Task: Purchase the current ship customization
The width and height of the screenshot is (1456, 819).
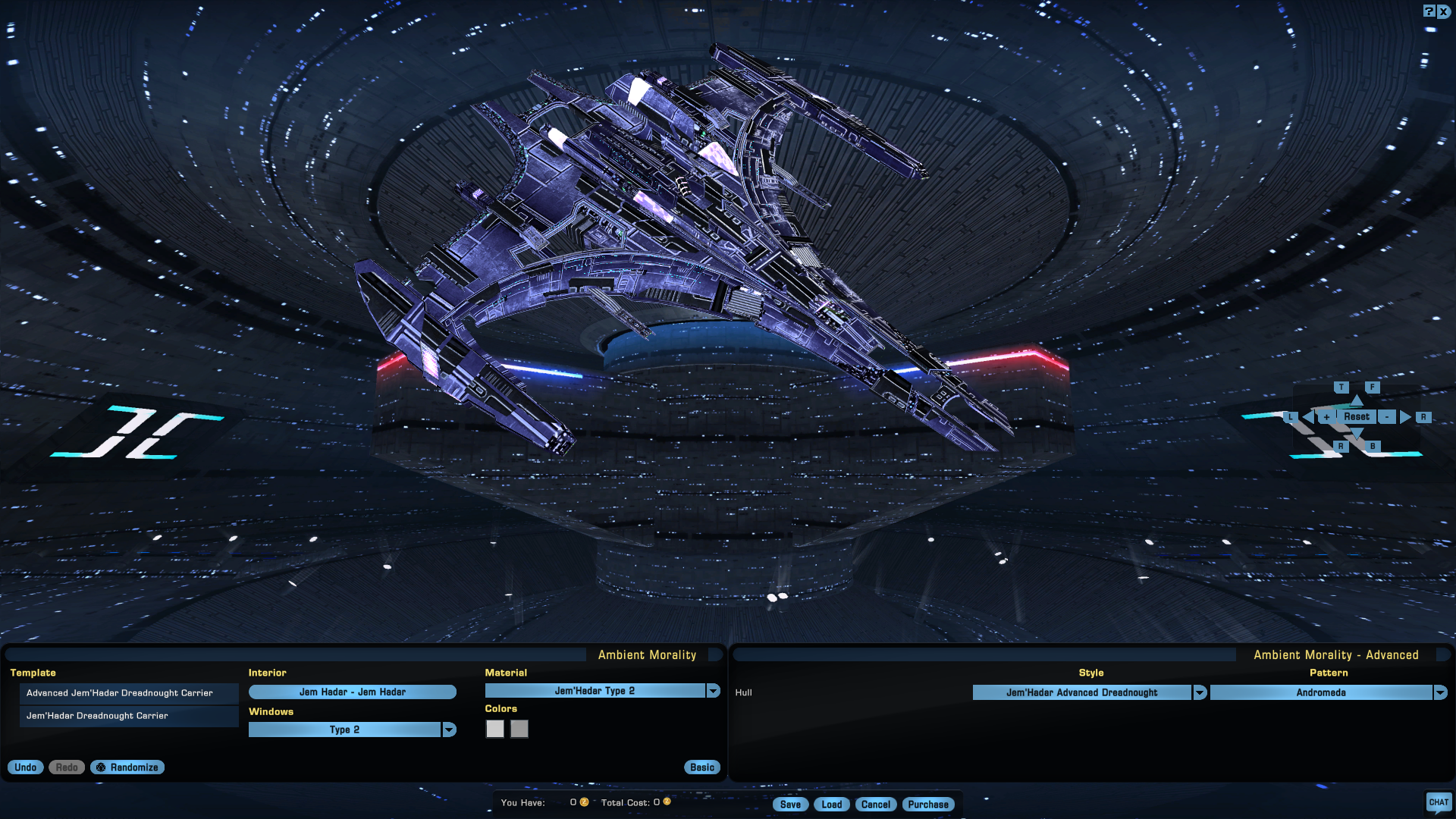Action: pos(928,805)
